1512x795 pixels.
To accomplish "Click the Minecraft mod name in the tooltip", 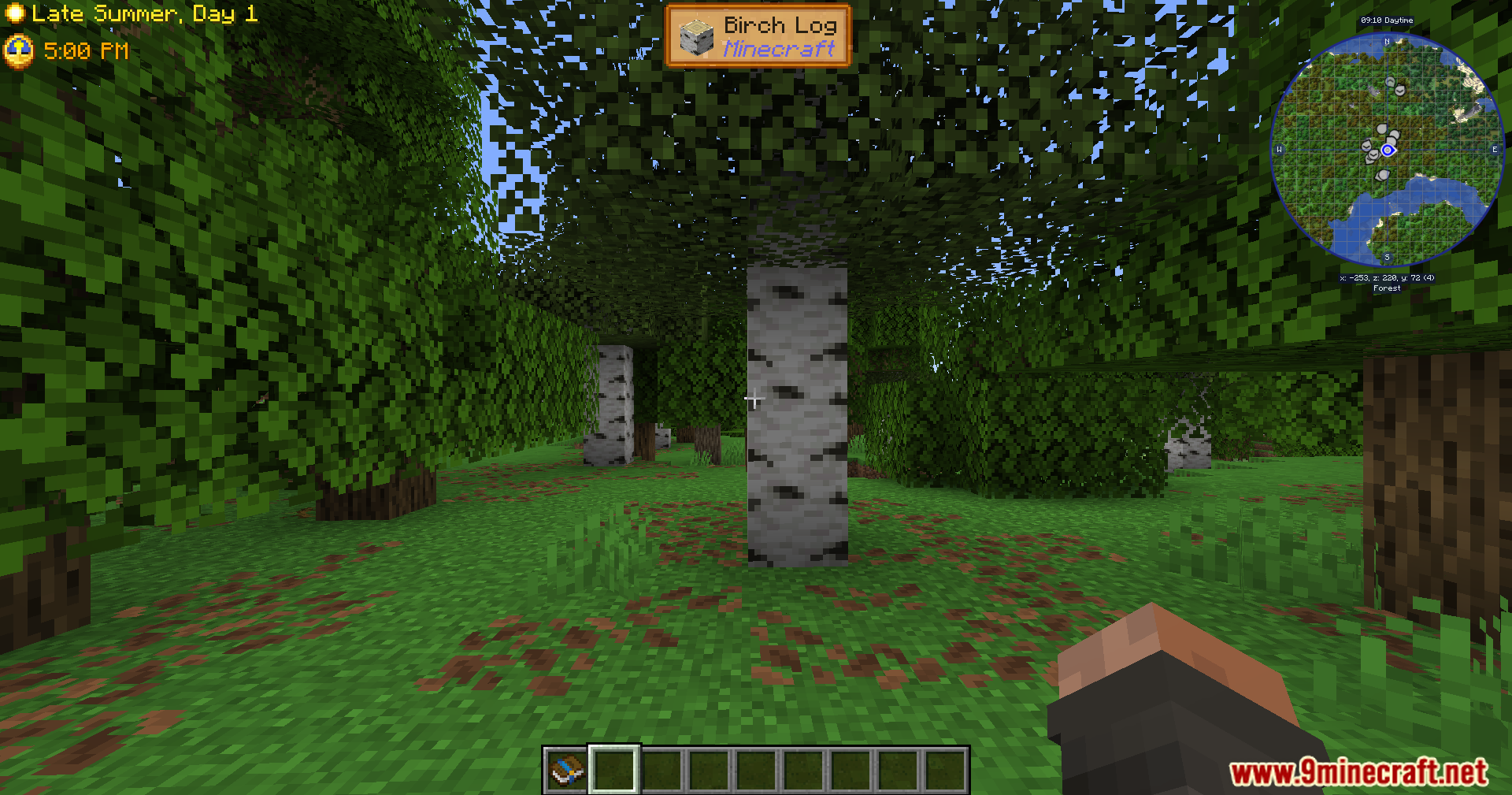I will point(778,50).
